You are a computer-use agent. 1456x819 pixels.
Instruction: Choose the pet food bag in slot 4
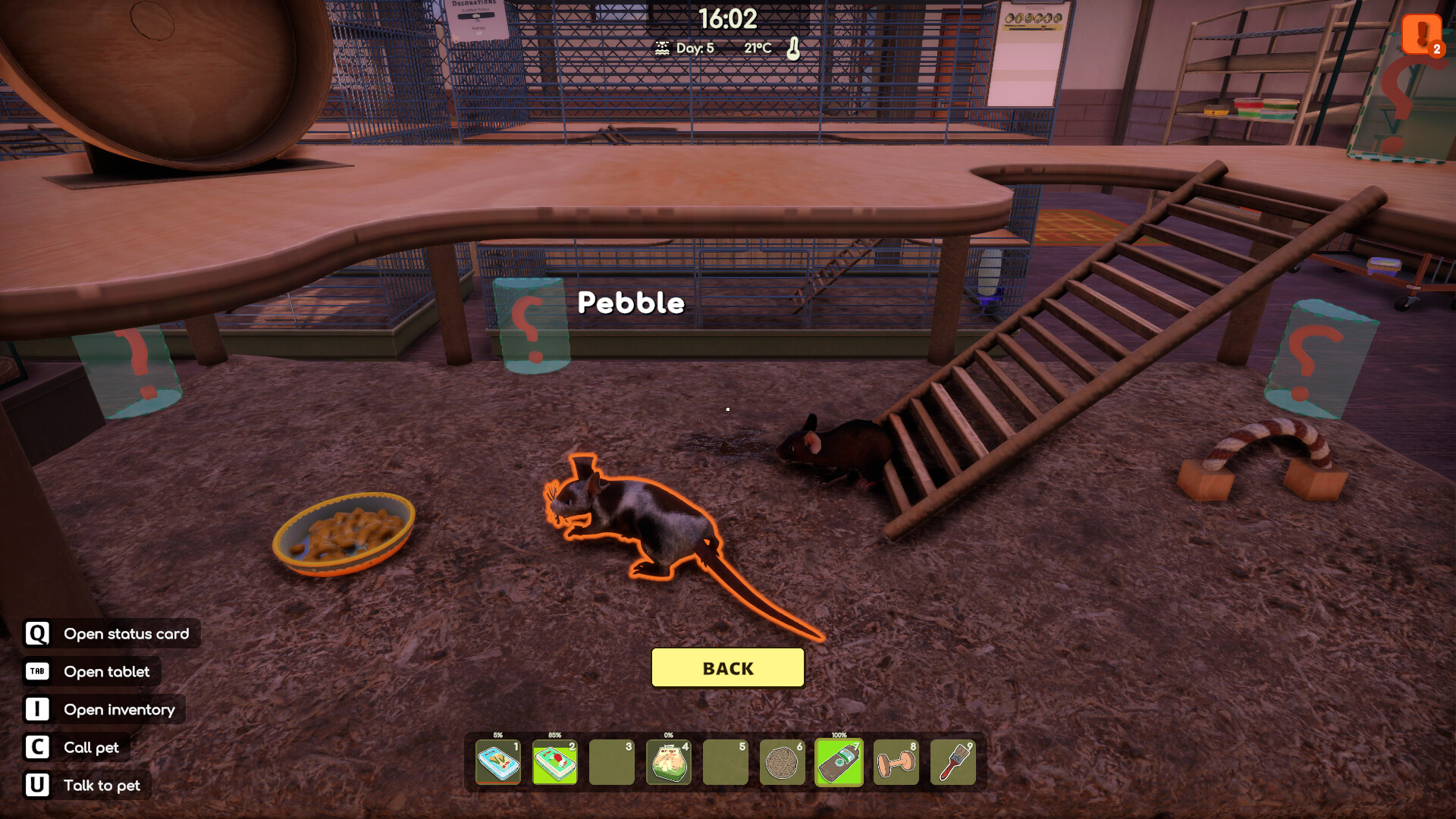[x=668, y=762]
